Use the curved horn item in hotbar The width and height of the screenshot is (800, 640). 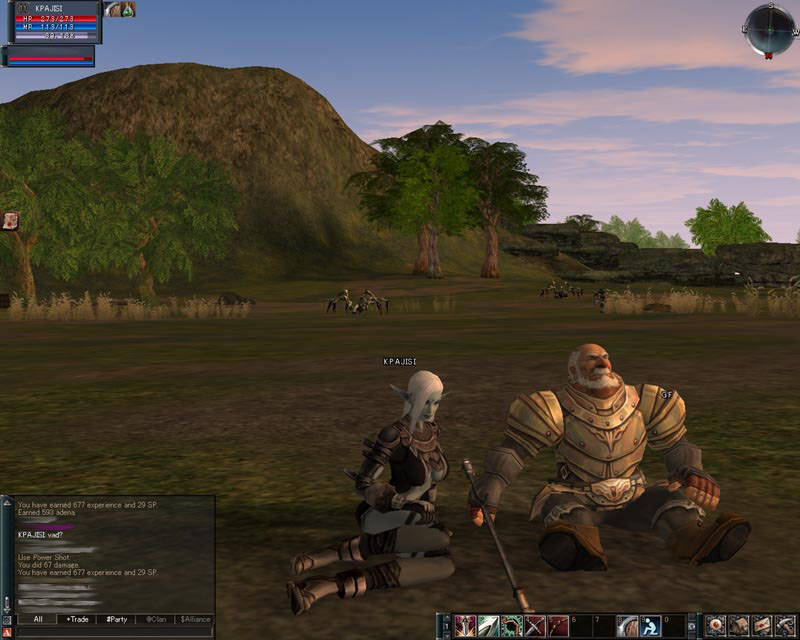(x=627, y=626)
